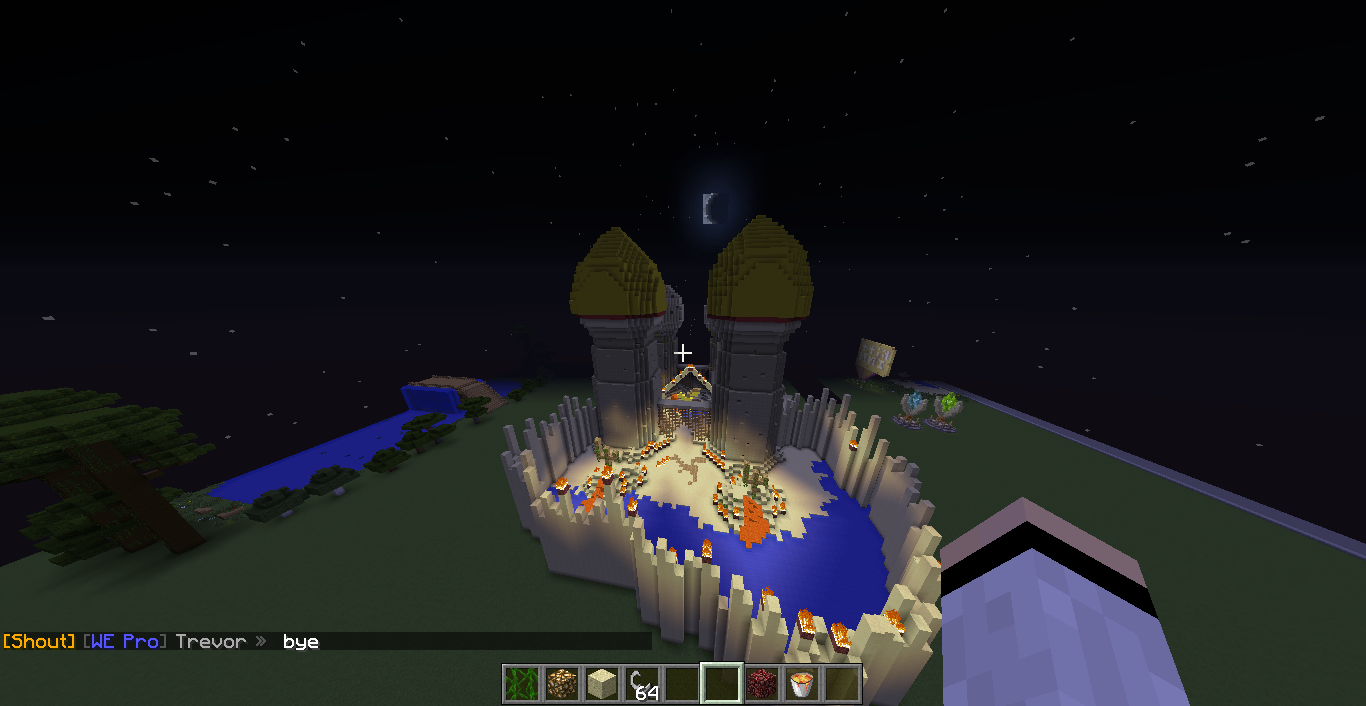Click the highlighted empty hotbar slot
This screenshot has height=706, width=1366.
721,684
